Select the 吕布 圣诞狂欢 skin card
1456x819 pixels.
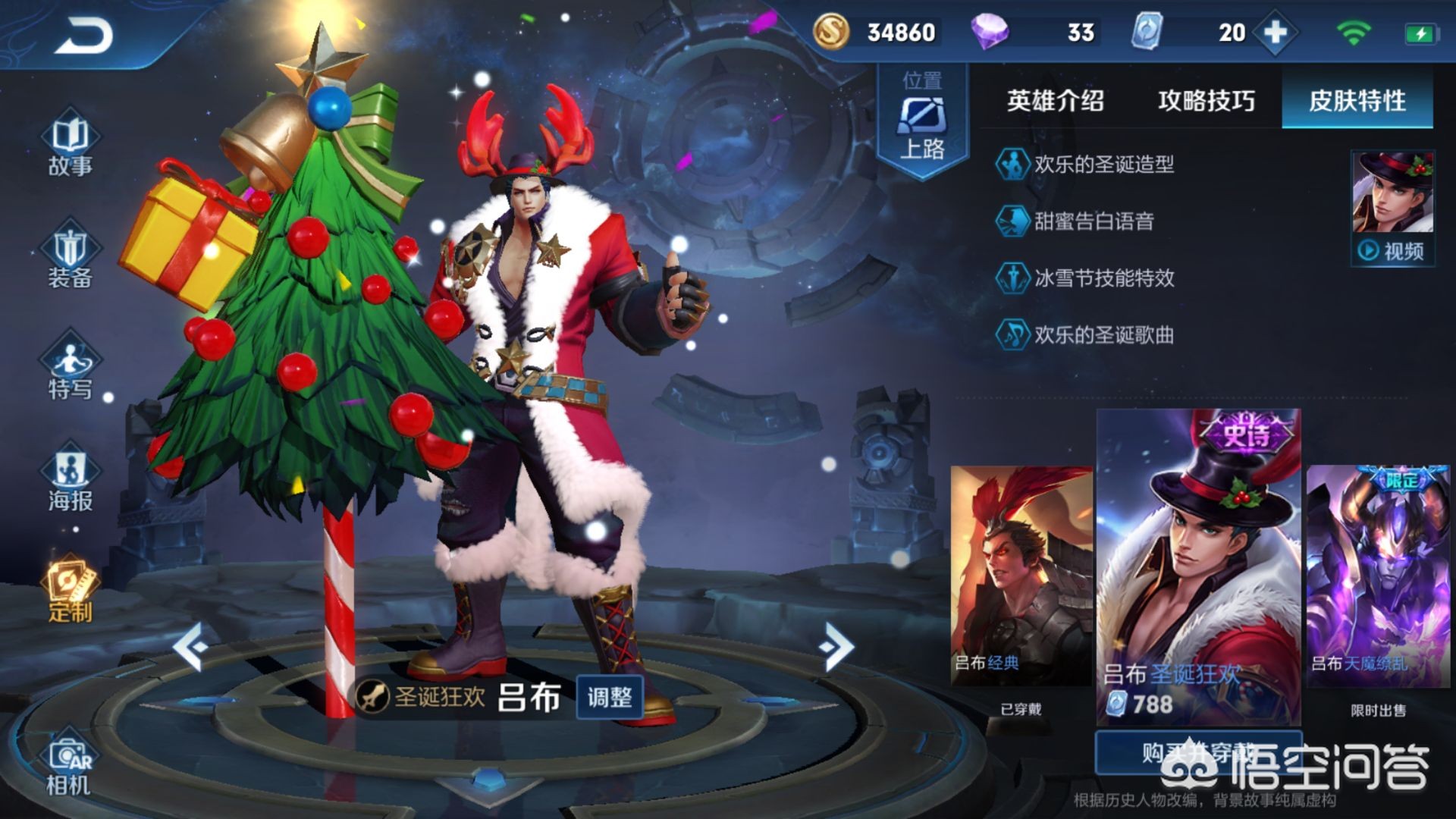click(x=1198, y=569)
